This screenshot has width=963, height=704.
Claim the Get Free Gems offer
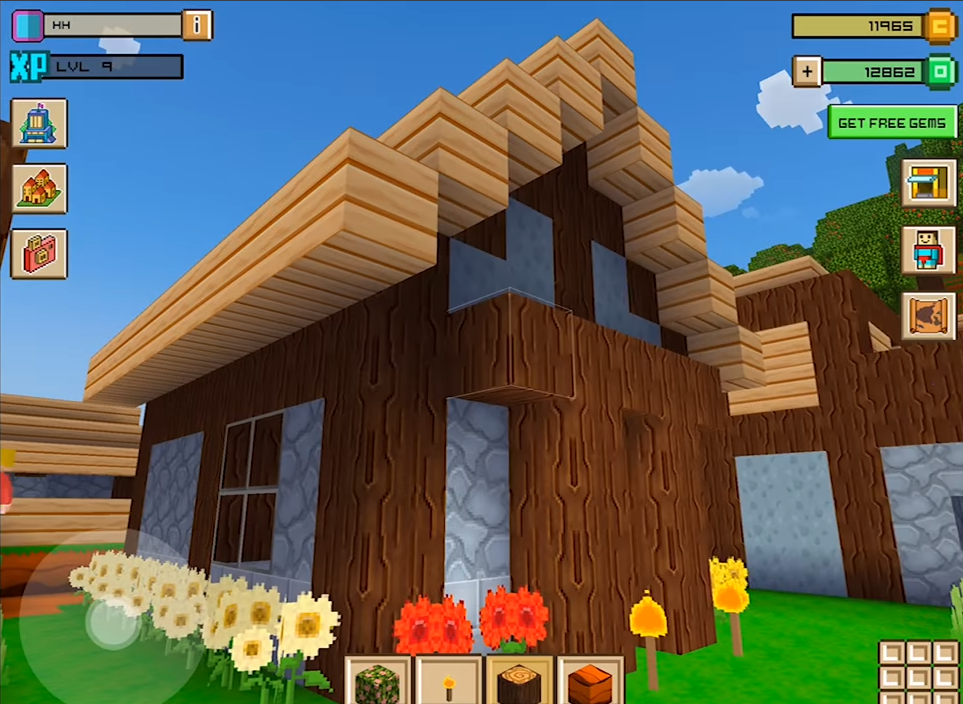pos(892,122)
